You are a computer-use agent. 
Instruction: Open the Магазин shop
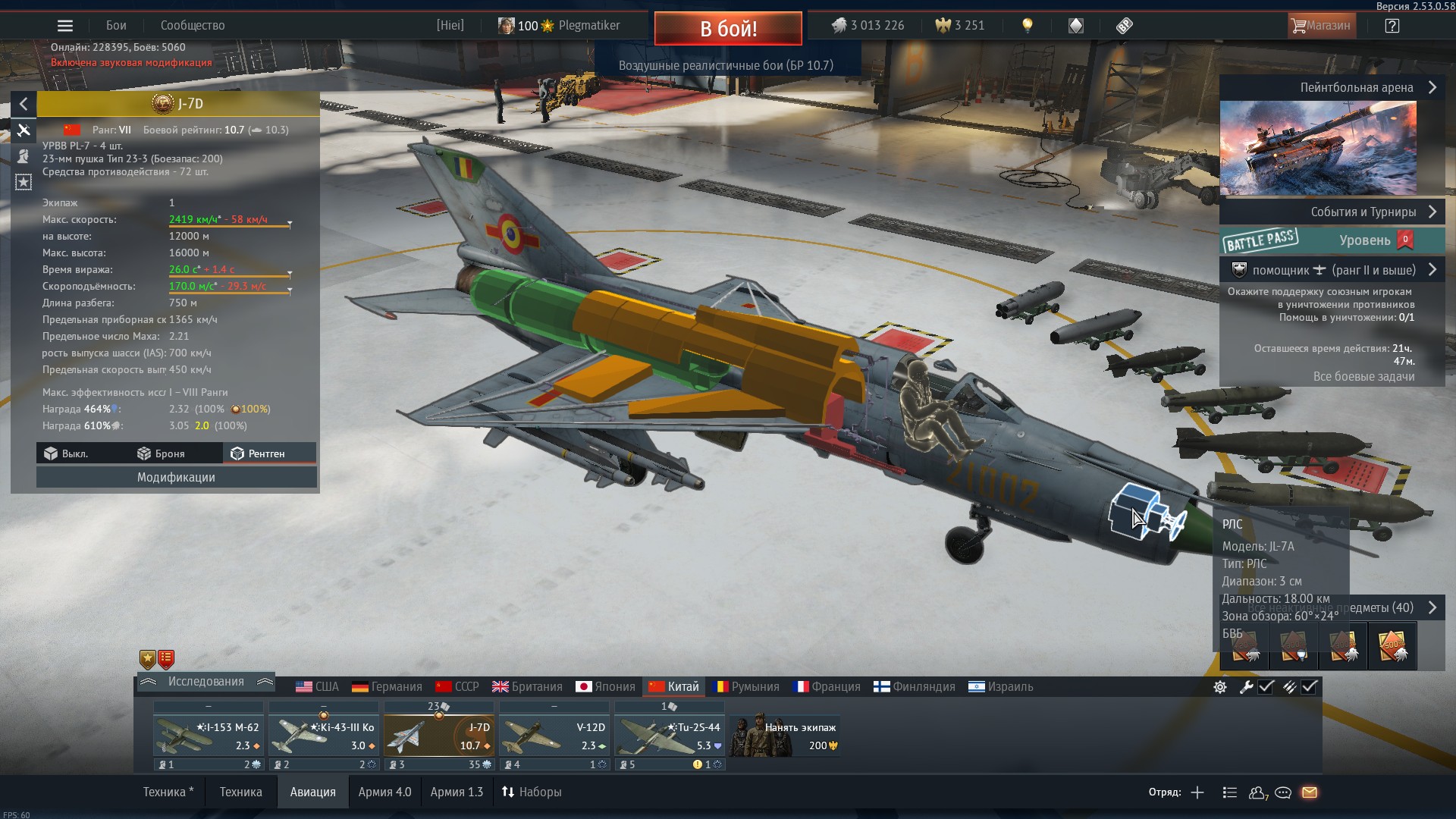[x=1320, y=26]
